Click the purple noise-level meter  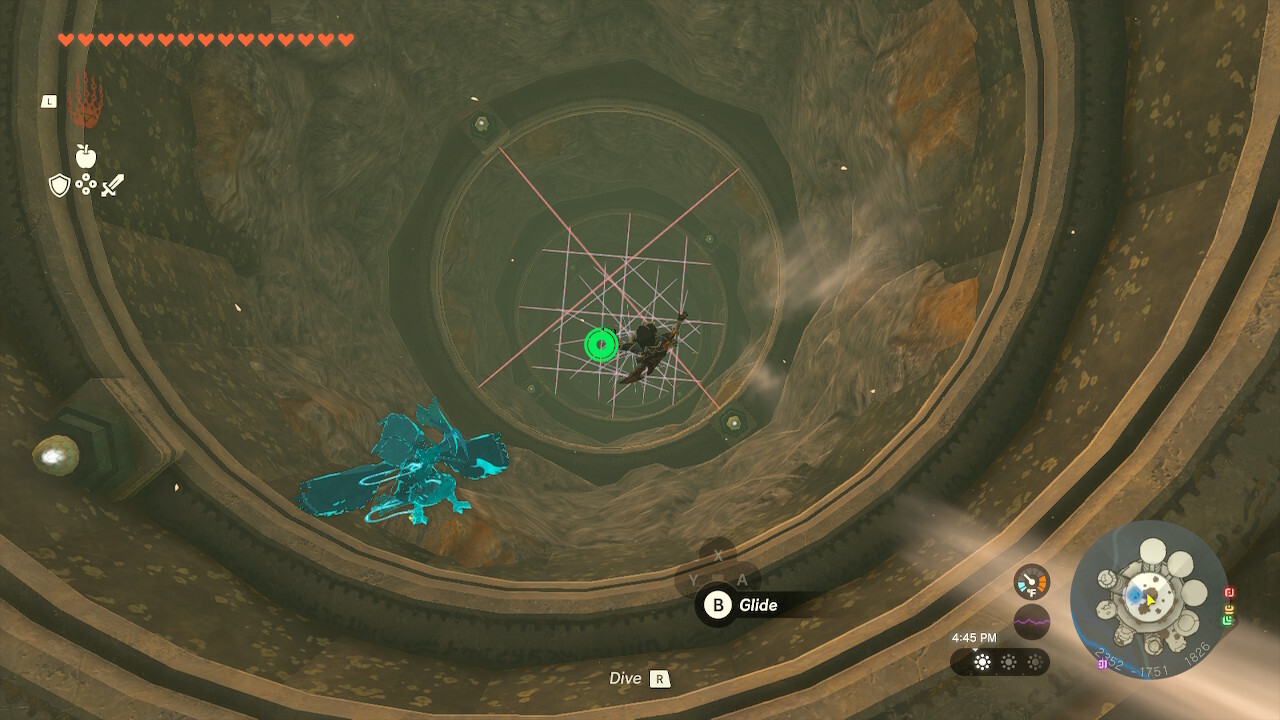1032,622
